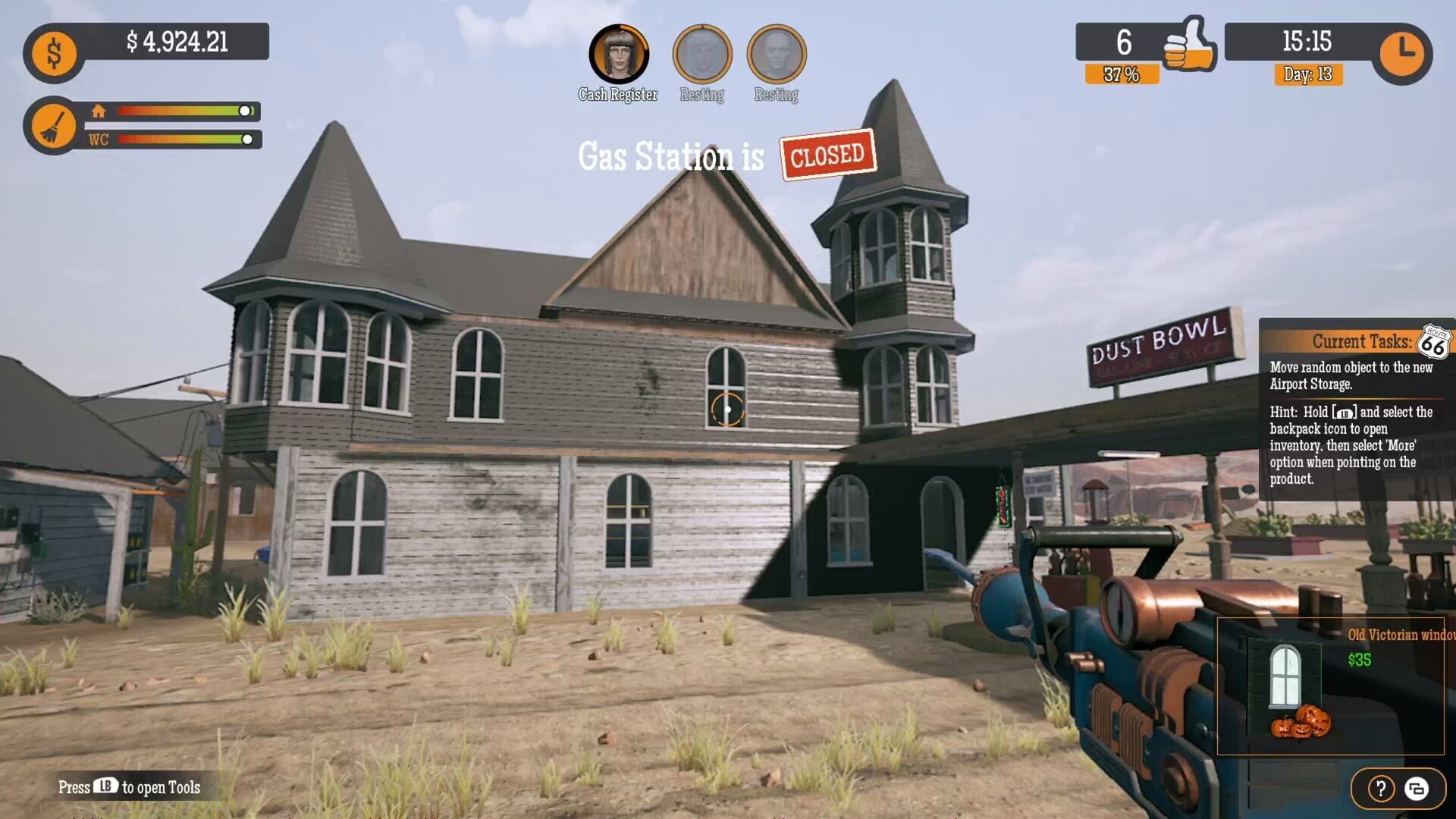Click the house icon next to cleanliness bar
Image resolution: width=1456 pixels, height=819 pixels.
(x=99, y=111)
